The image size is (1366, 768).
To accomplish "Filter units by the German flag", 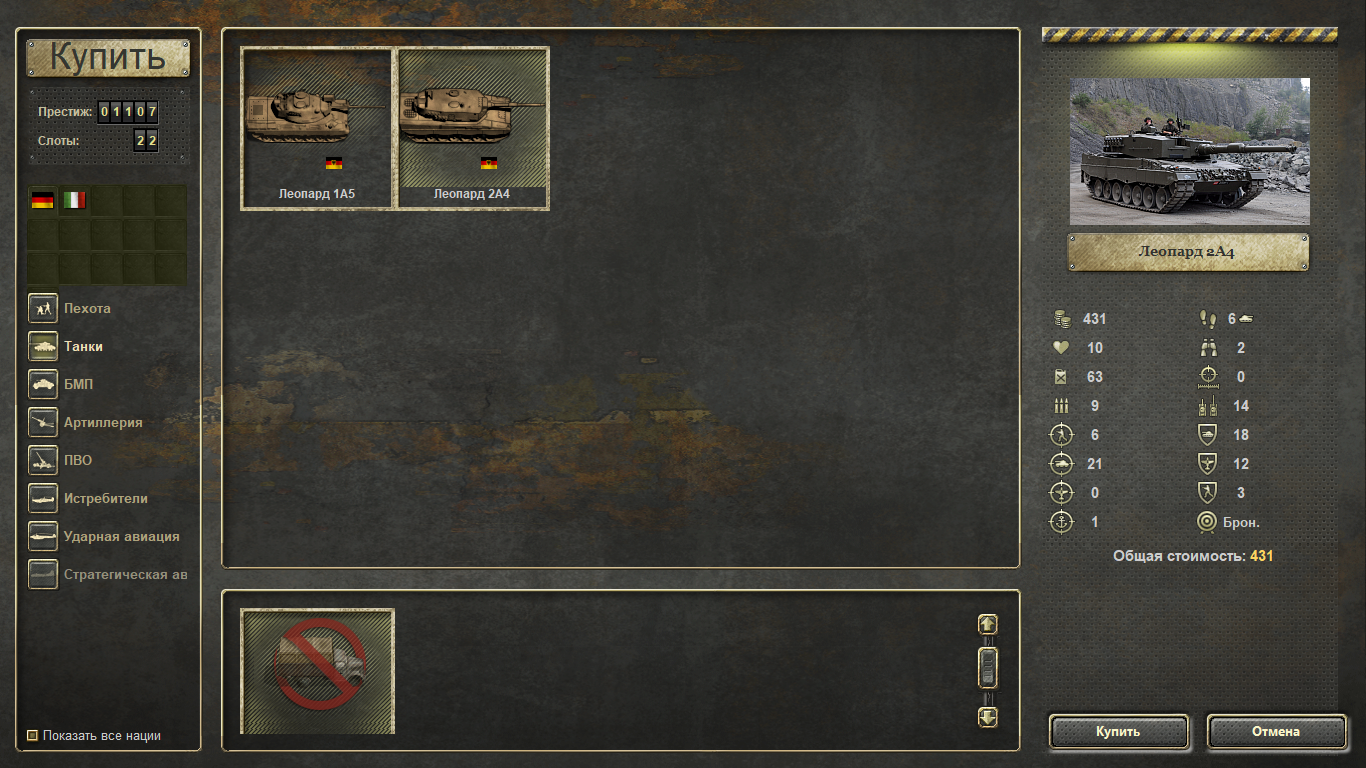I will point(42,200).
